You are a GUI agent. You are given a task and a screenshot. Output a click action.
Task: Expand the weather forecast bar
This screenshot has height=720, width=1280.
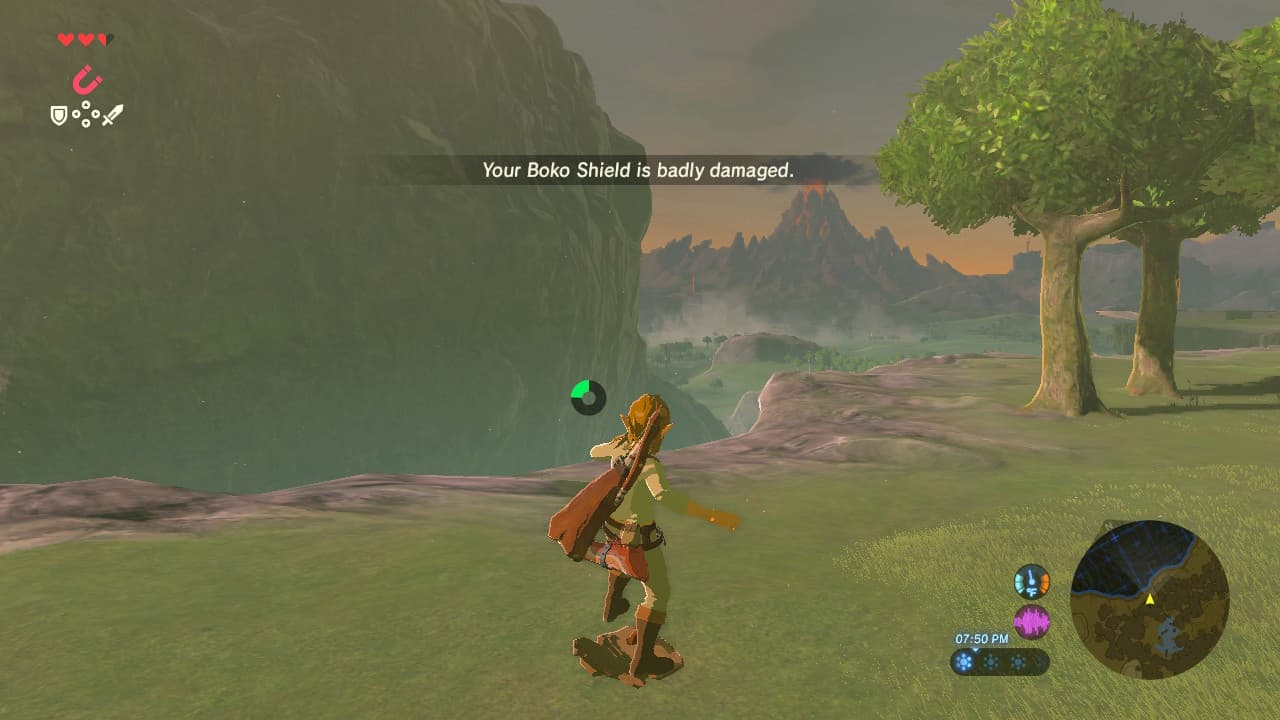1002,661
